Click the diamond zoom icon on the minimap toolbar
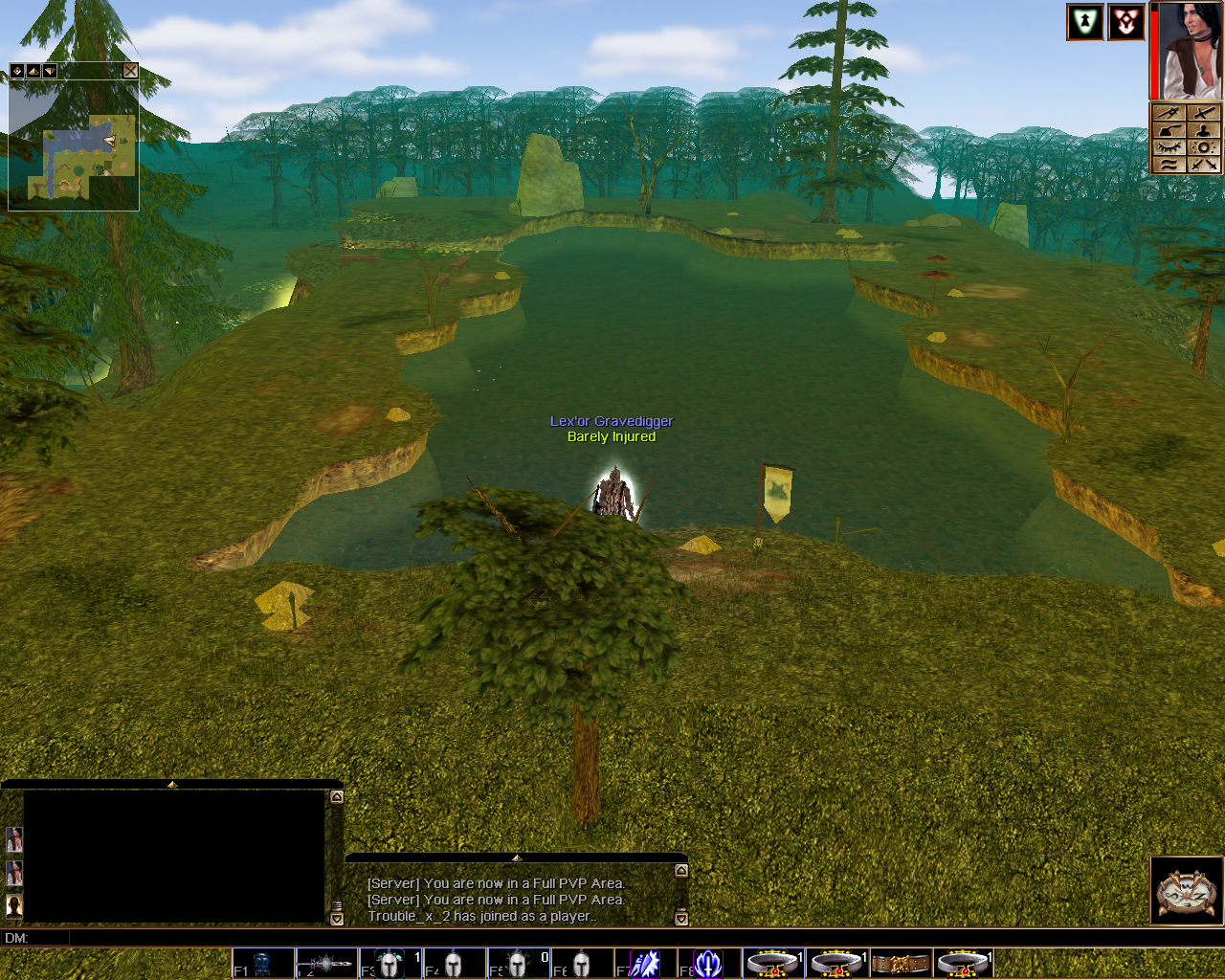1225x980 pixels. [x=16, y=70]
